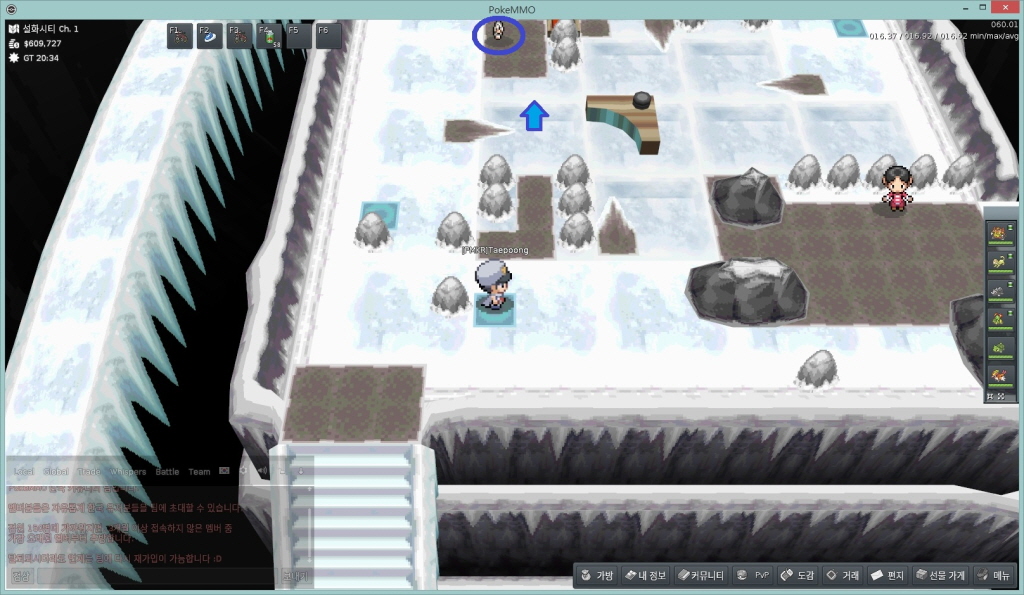Switch to the Global chat tab
The width and height of the screenshot is (1024, 595).
tap(56, 471)
